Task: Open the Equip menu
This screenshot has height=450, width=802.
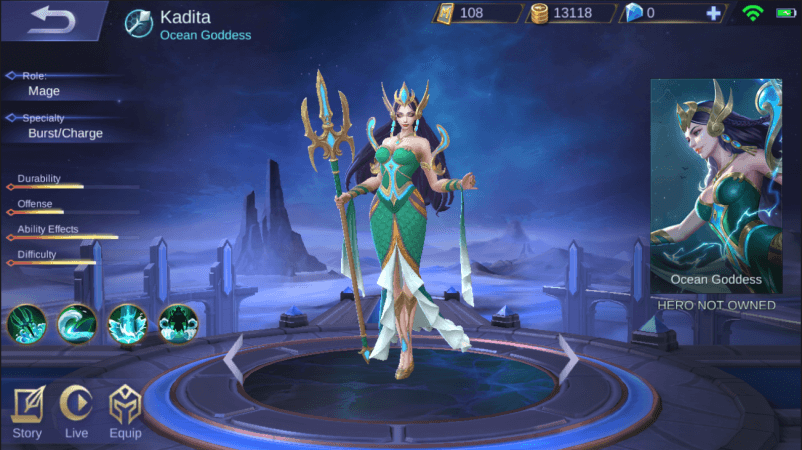Action: (x=125, y=410)
